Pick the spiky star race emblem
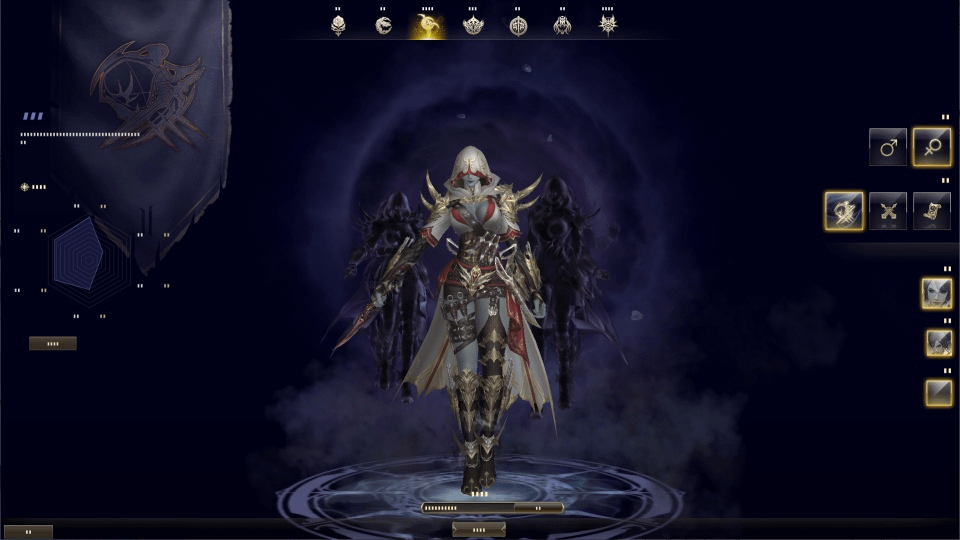This screenshot has height=540, width=960. click(x=608, y=25)
